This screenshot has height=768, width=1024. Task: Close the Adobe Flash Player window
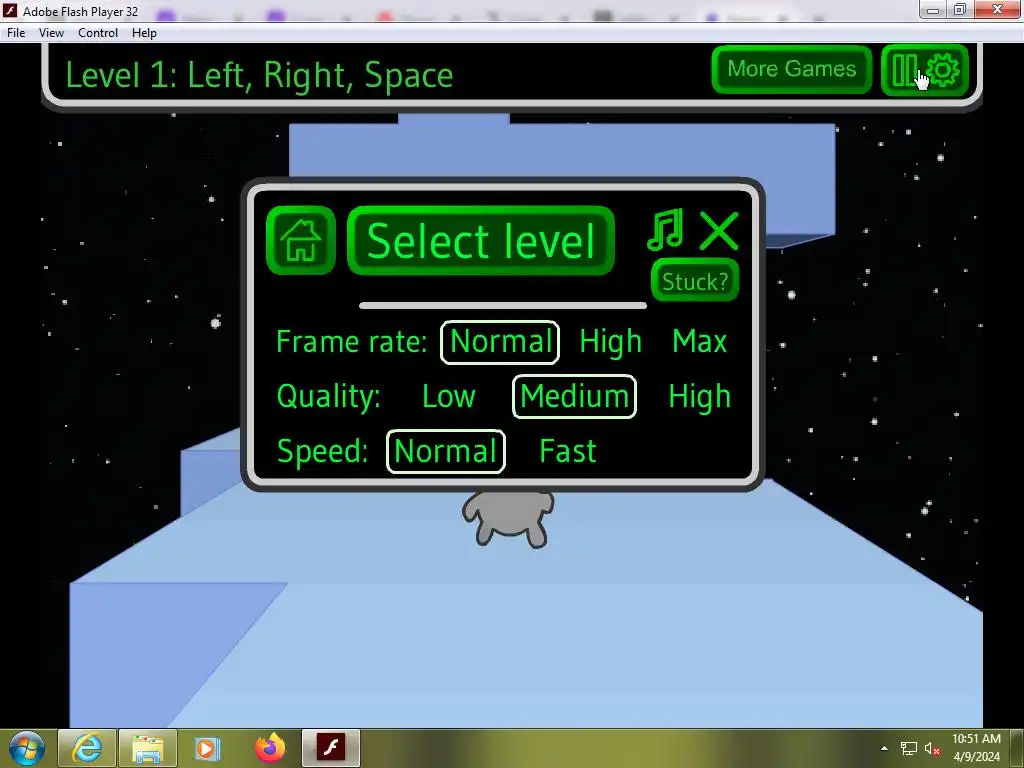(x=997, y=10)
